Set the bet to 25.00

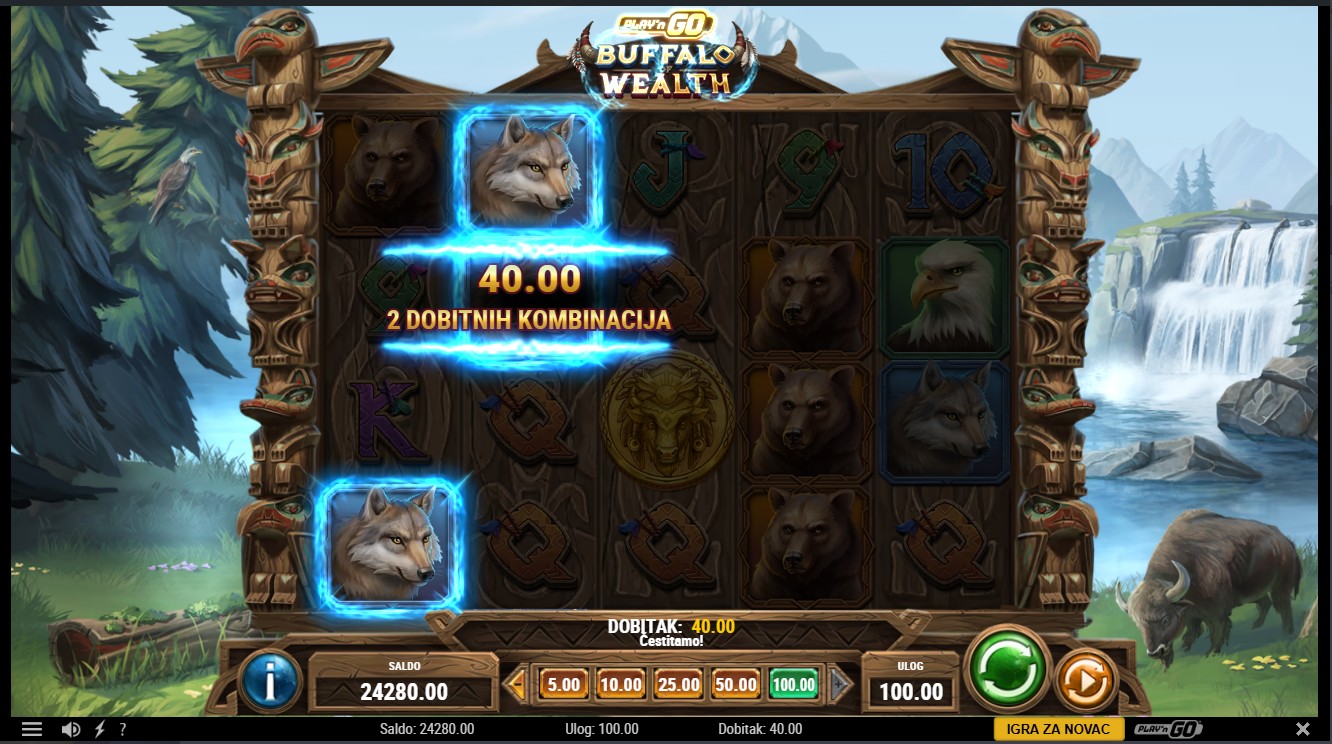coord(679,685)
